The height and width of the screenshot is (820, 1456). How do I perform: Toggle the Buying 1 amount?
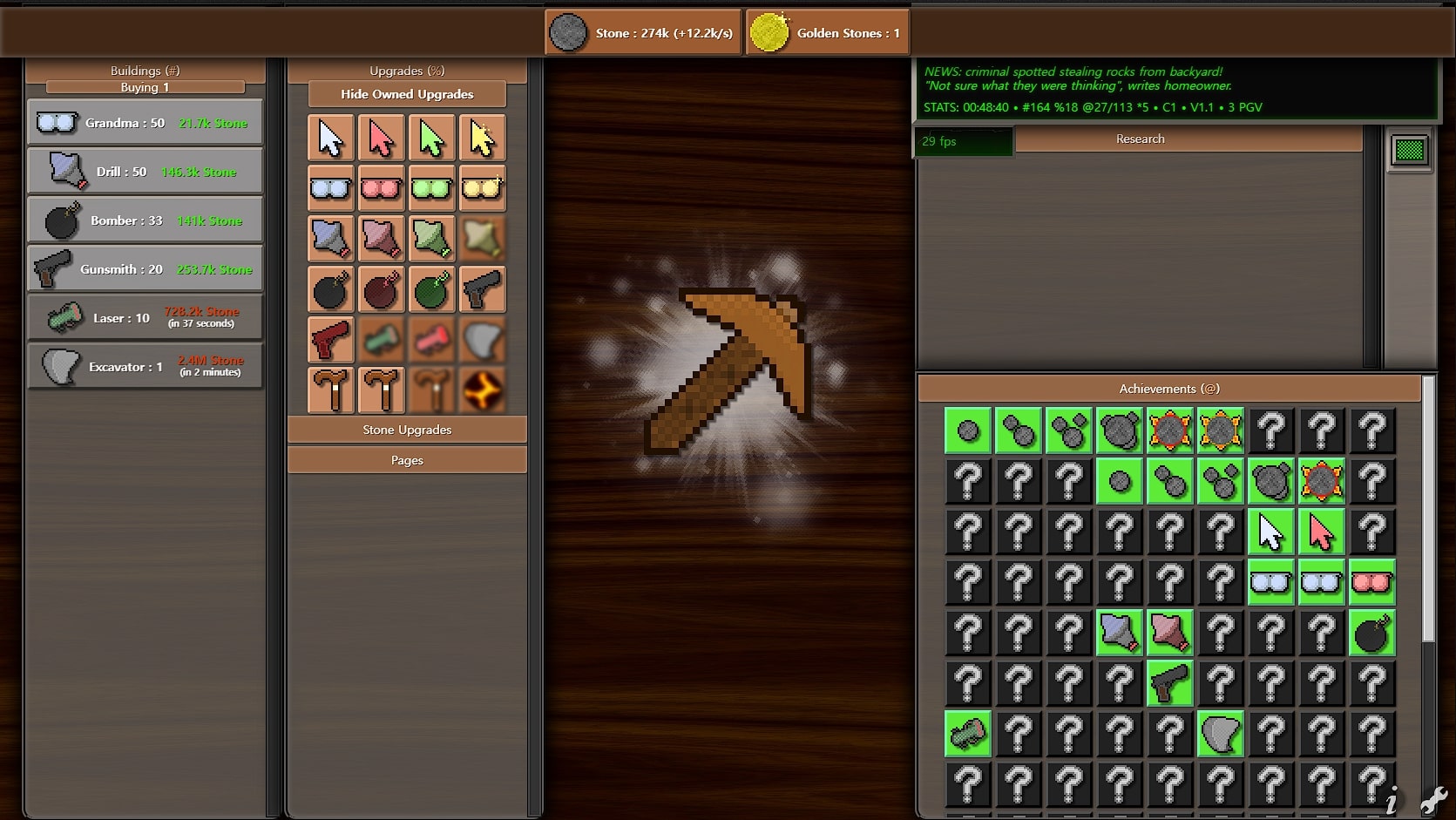[x=145, y=87]
